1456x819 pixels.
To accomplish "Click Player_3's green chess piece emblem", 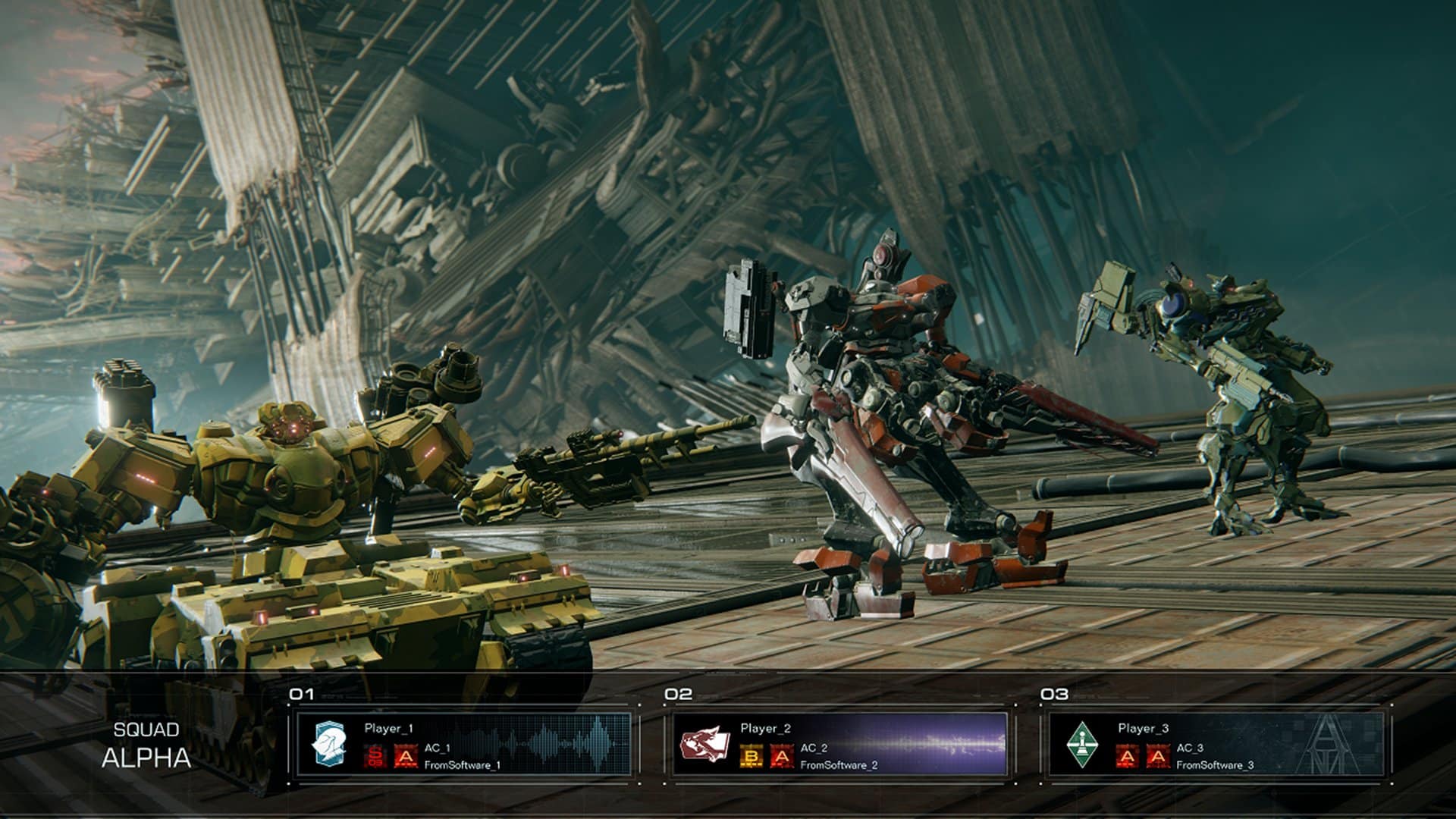I will pos(1080,743).
